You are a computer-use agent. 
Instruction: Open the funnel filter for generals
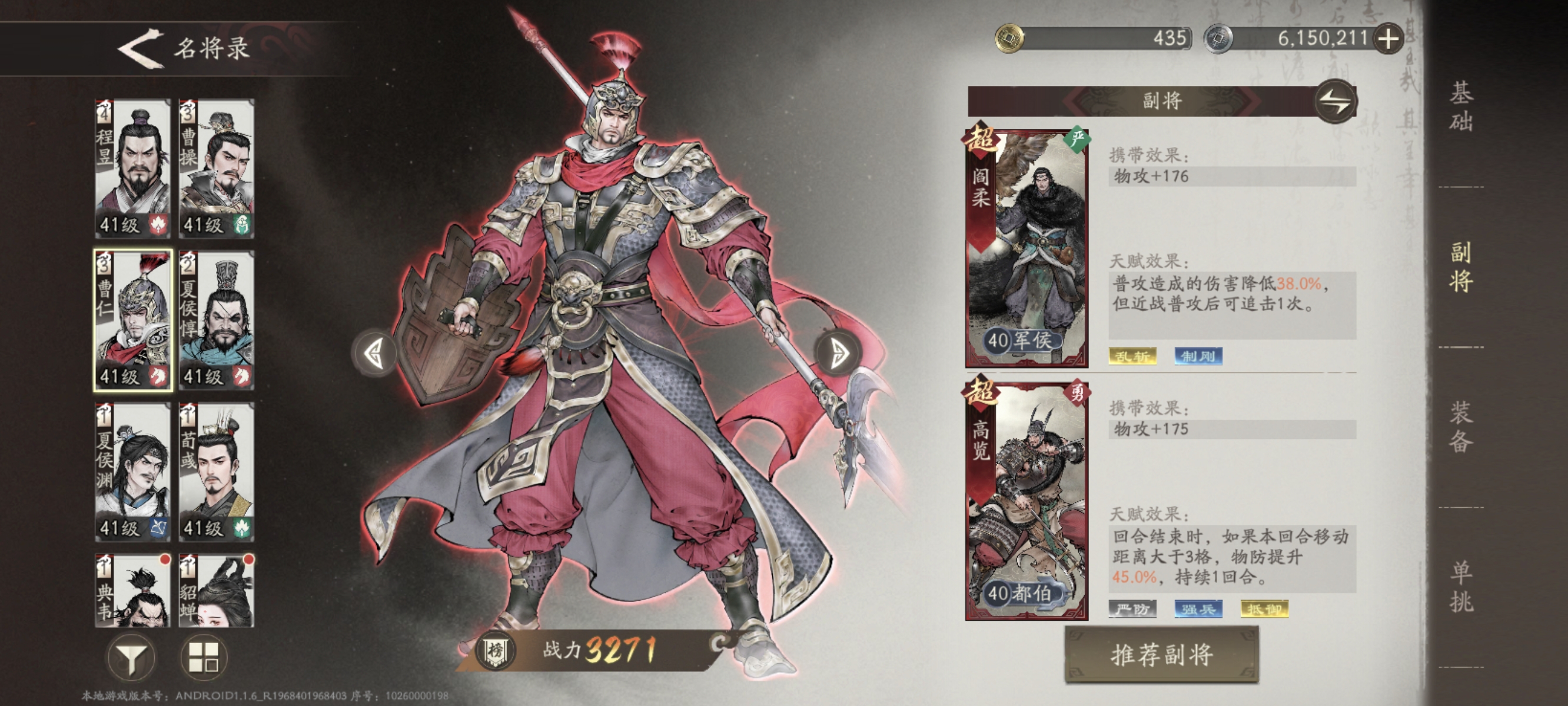tap(131, 657)
